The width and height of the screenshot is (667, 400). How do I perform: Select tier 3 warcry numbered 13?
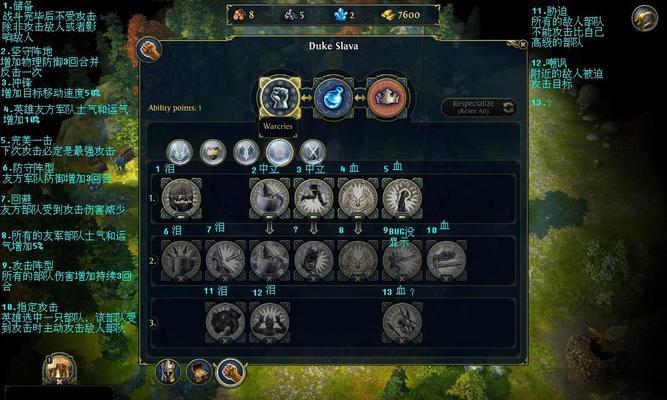(402, 321)
